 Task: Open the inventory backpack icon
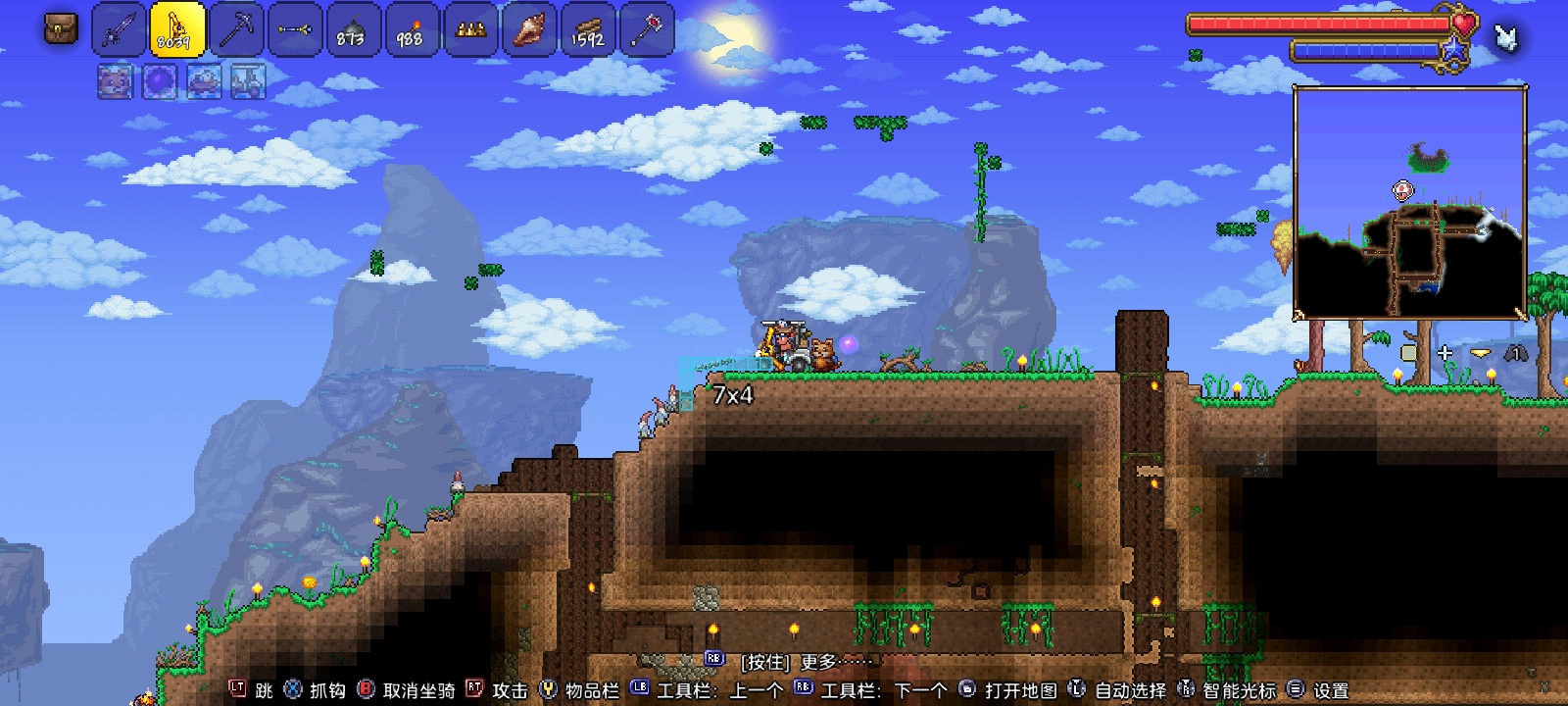click(x=61, y=29)
